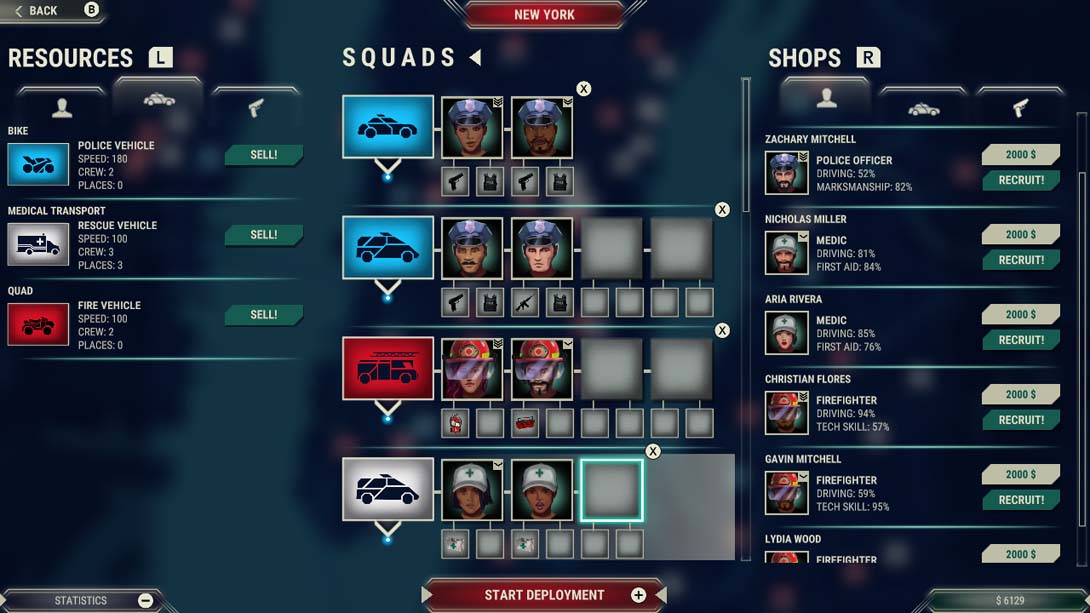Image resolution: width=1090 pixels, height=613 pixels.
Task: Sell the Quad fire vehicle
Action: pyautogui.click(x=263, y=315)
